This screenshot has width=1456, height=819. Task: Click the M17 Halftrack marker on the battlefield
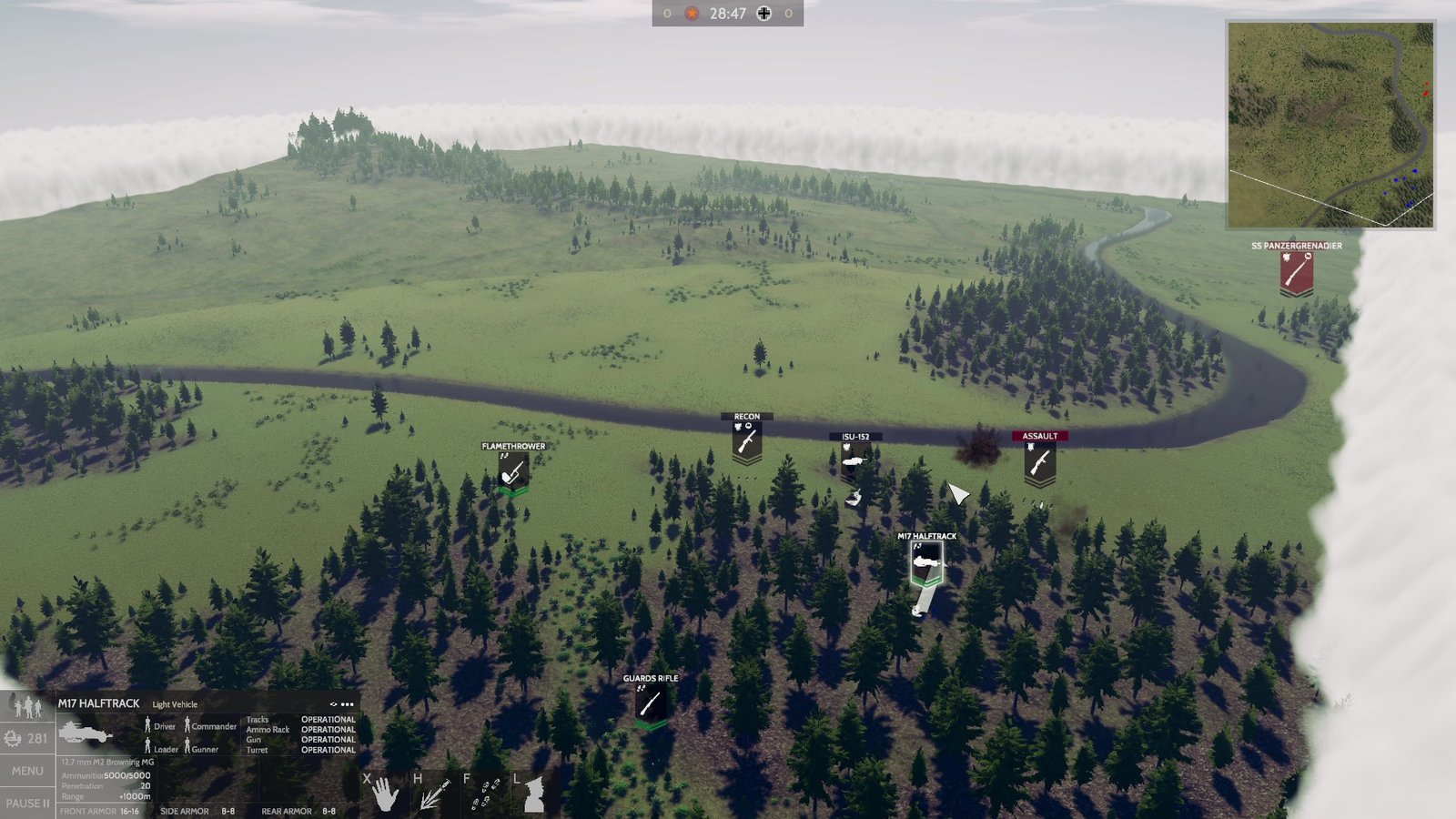click(x=926, y=561)
